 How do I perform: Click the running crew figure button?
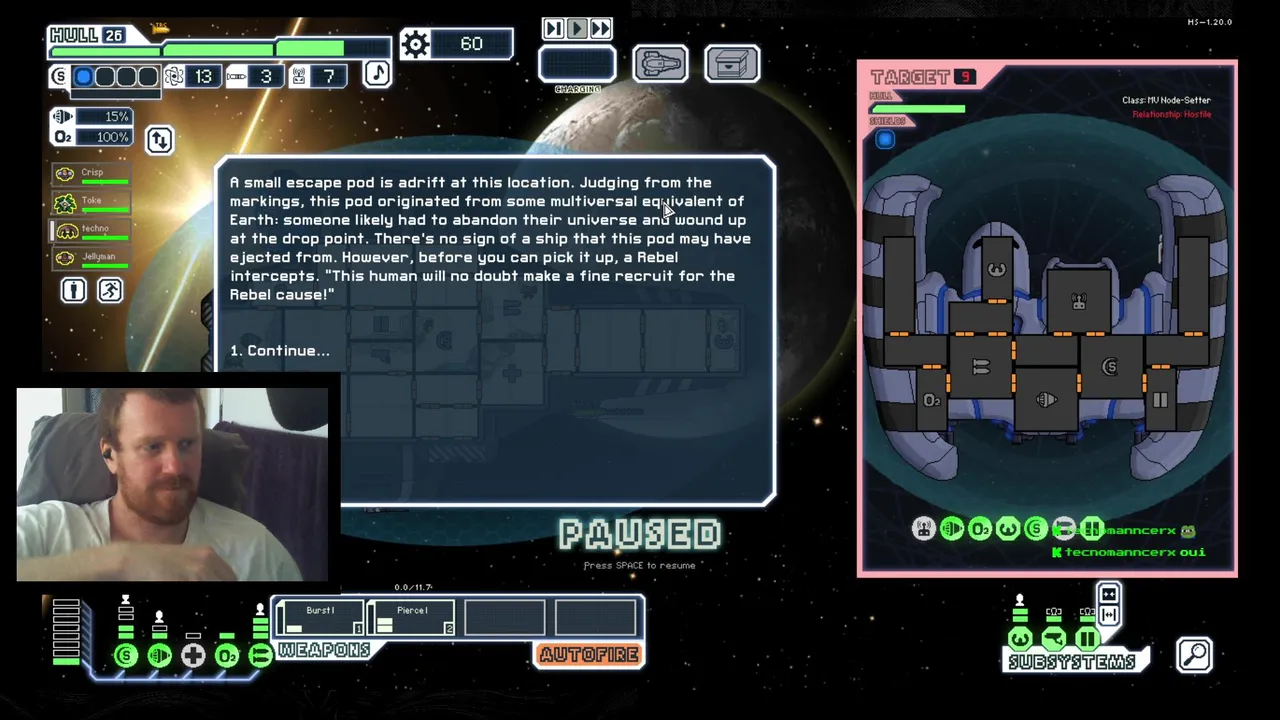coord(110,290)
